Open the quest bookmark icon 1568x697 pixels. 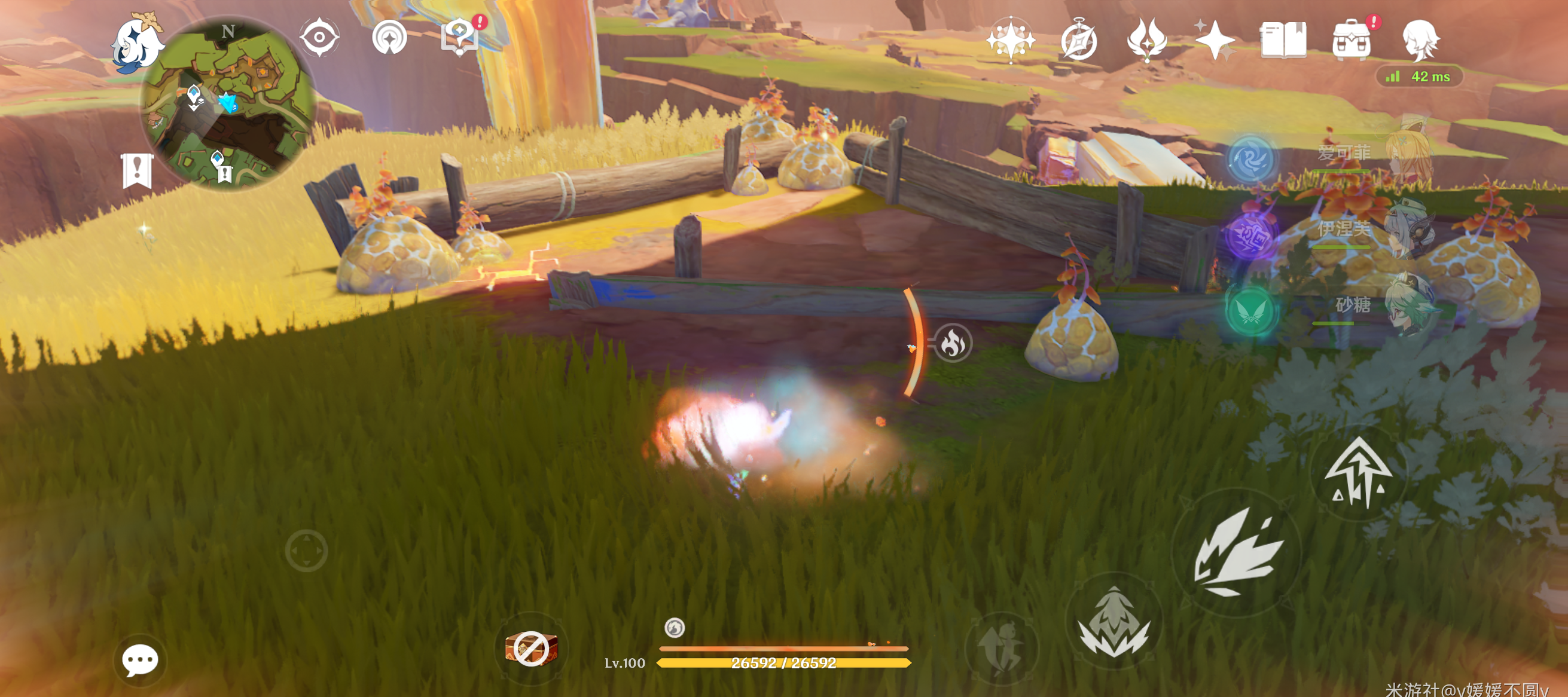pos(137,170)
